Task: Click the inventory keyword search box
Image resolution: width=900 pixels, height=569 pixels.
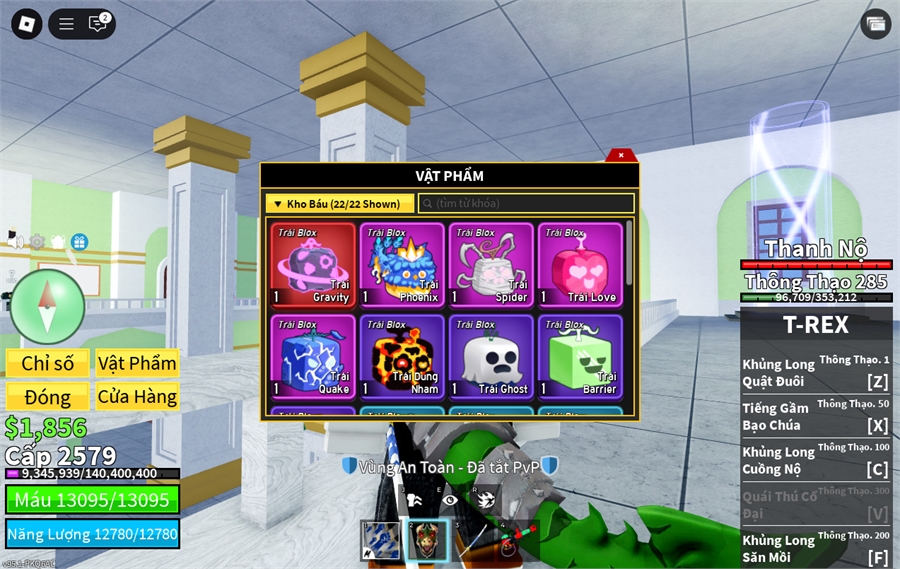Action: point(526,204)
